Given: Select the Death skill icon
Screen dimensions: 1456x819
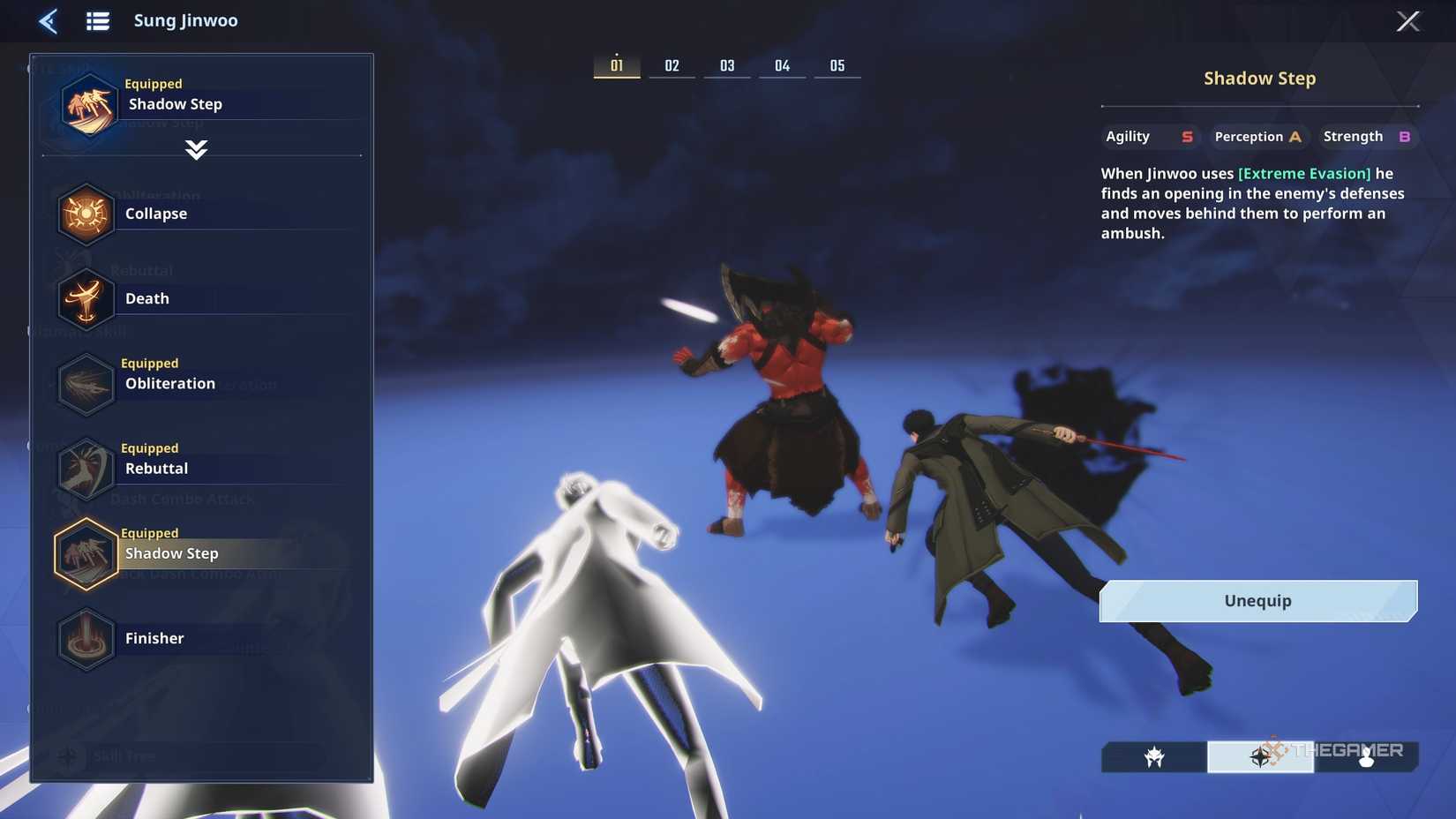Looking at the screenshot, I should click(x=86, y=298).
